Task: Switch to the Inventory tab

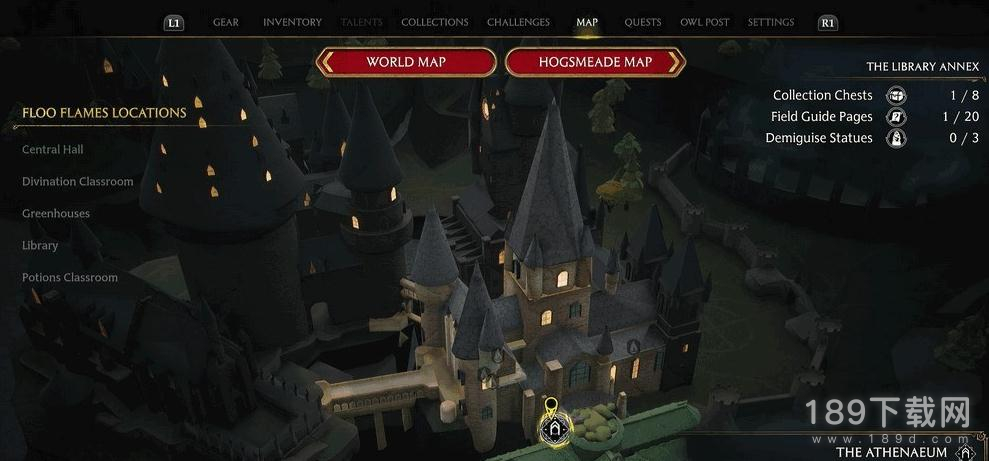Action: click(292, 22)
